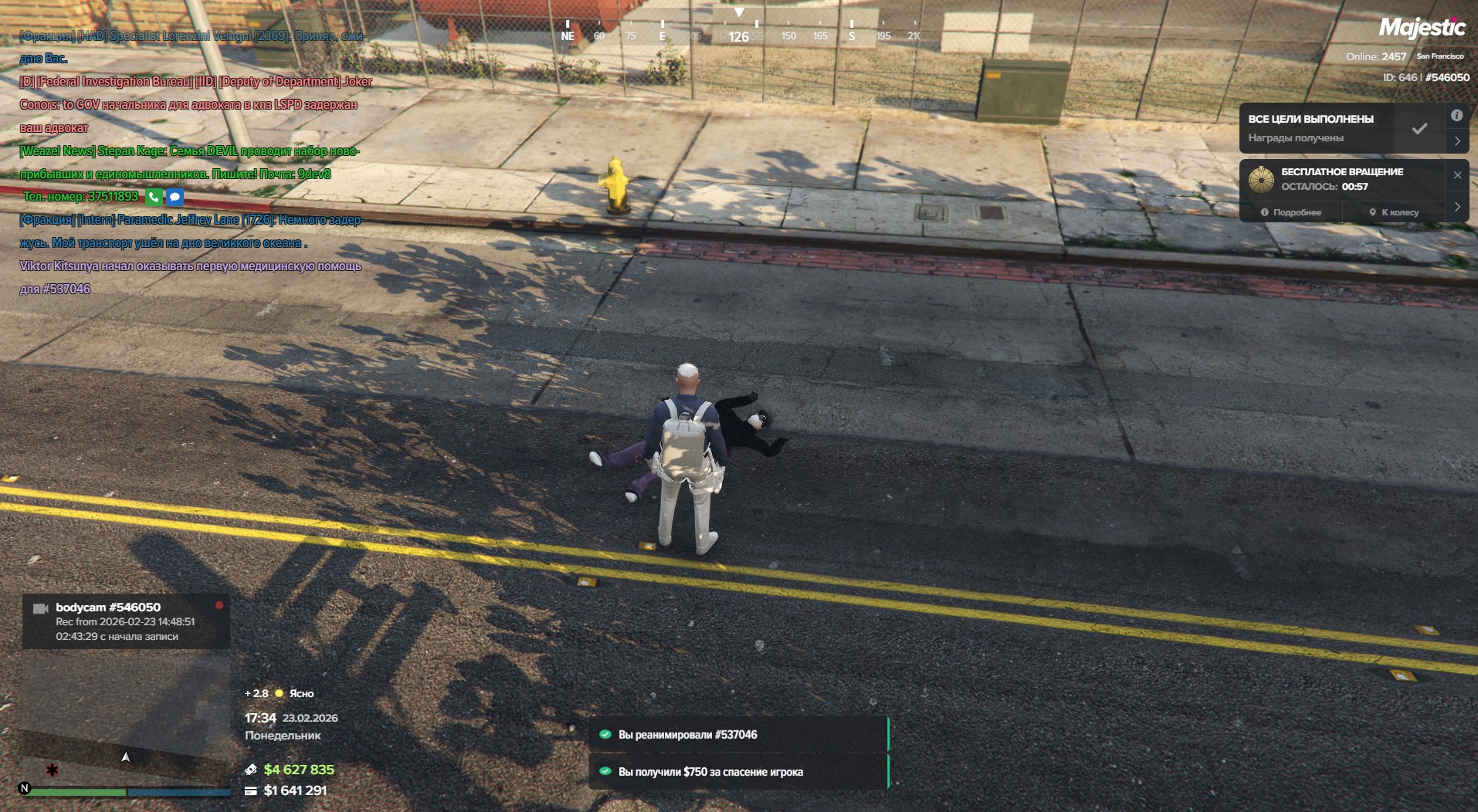Send a message to the ad's number
The height and width of the screenshot is (812, 1478).
click(175, 197)
